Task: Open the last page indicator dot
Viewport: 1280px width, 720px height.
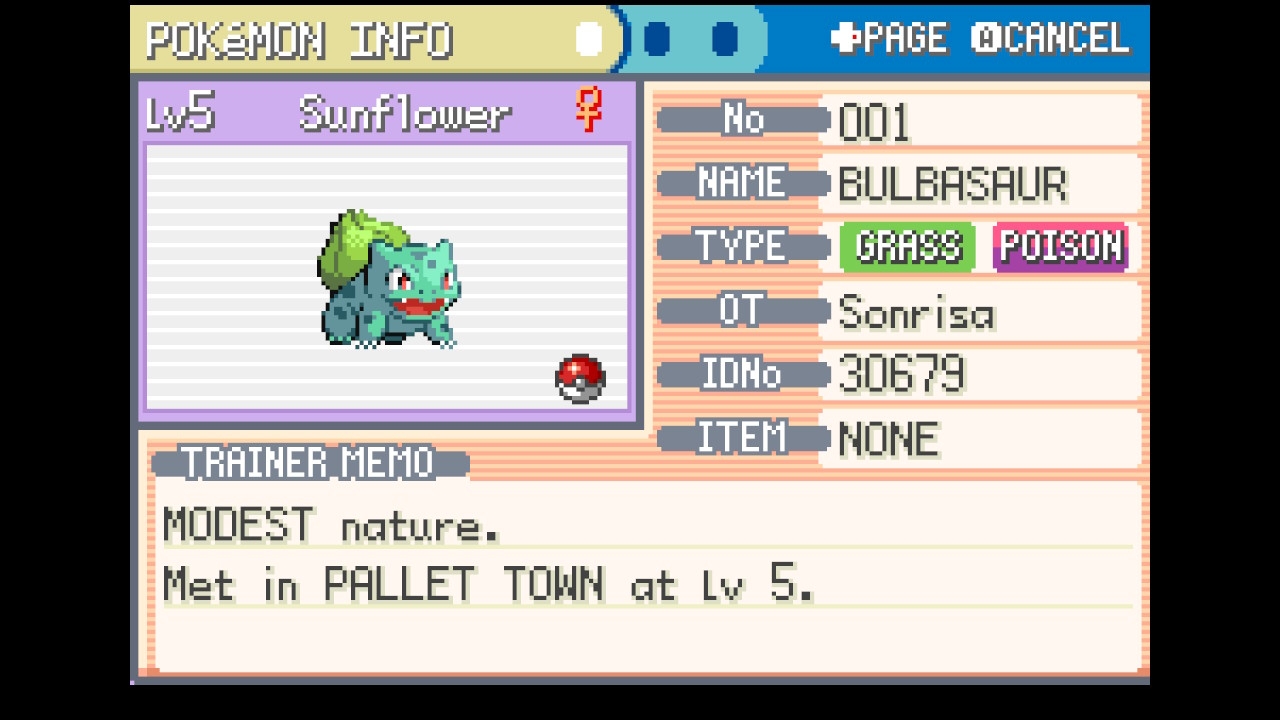Action: [x=725, y=40]
